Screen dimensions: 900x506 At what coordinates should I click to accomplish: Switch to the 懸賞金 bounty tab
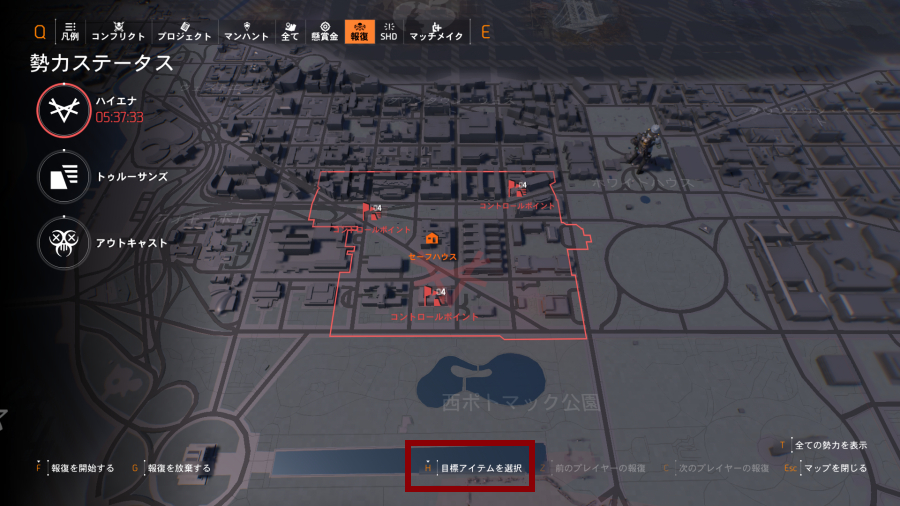pos(324,31)
